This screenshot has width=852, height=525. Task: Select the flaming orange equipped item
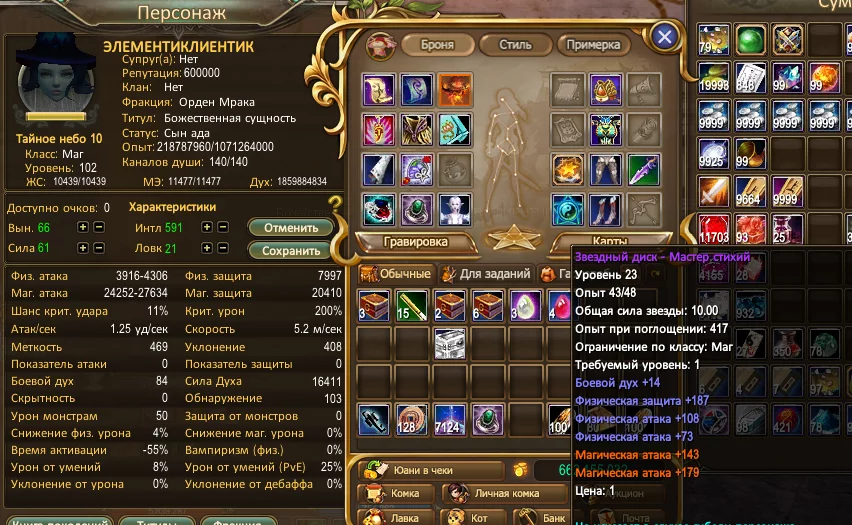point(455,90)
